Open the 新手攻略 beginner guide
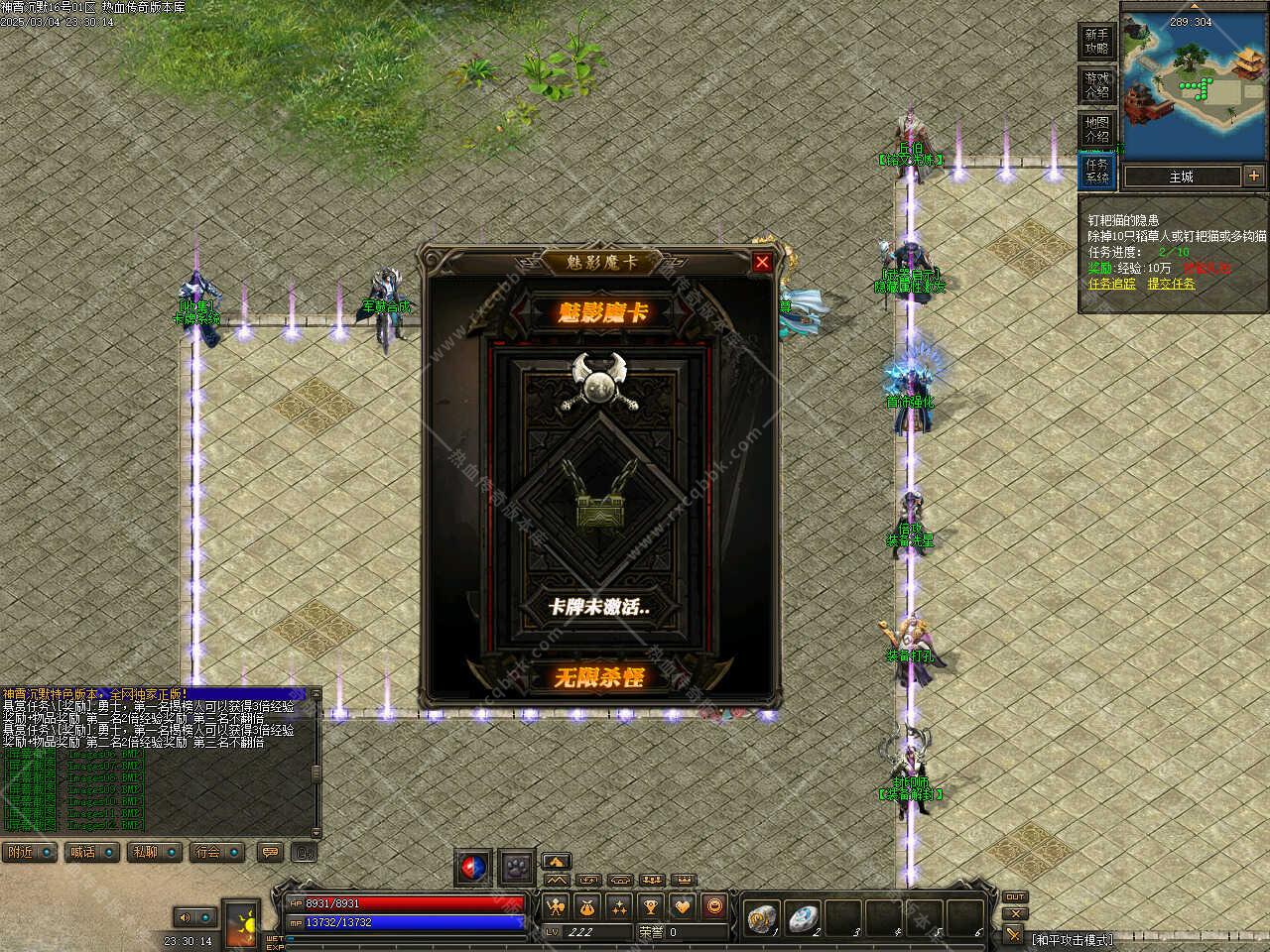The height and width of the screenshot is (952, 1270). tap(1096, 41)
